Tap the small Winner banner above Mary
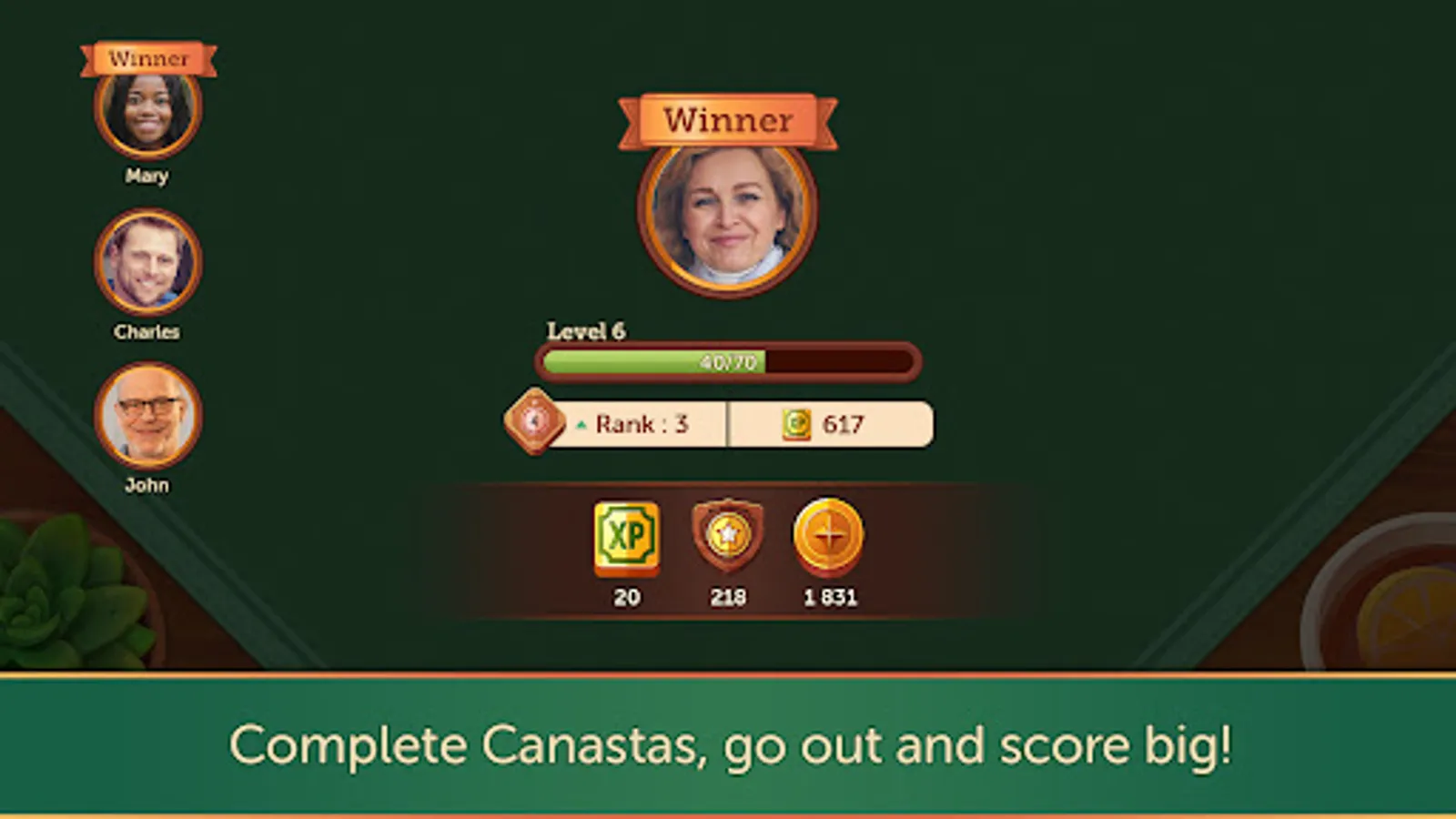This screenshot has width=1456, height=819. coord(149,59)
